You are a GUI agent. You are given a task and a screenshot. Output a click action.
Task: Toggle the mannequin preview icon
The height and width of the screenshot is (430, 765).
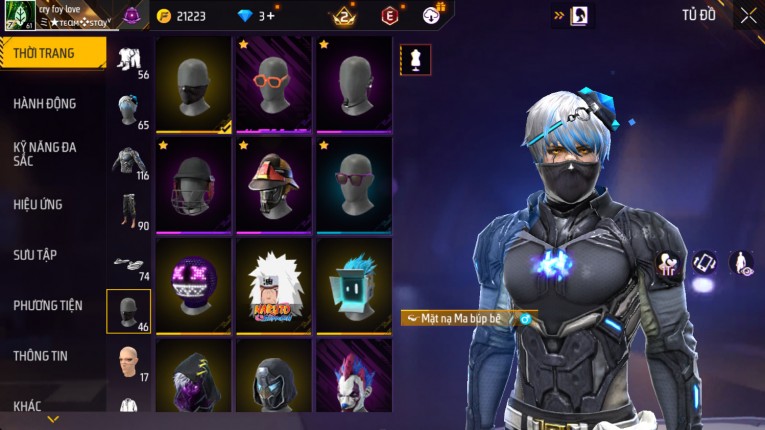pos(415,60)
